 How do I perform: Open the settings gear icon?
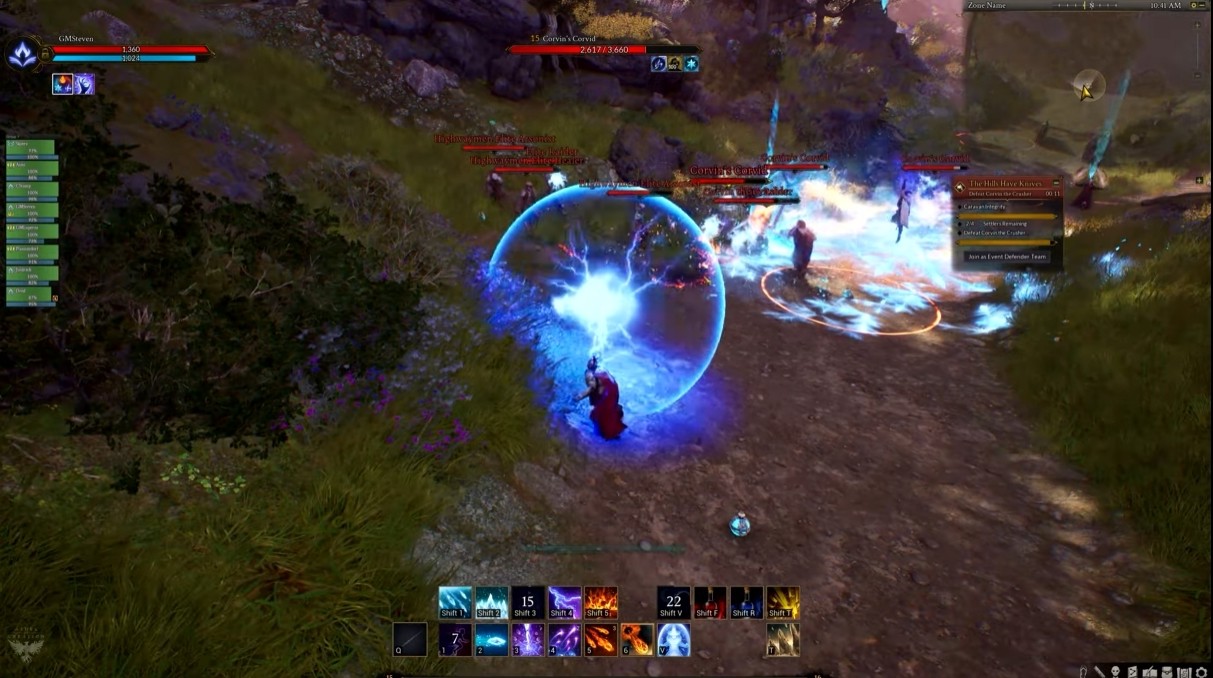coord(1201,672)
